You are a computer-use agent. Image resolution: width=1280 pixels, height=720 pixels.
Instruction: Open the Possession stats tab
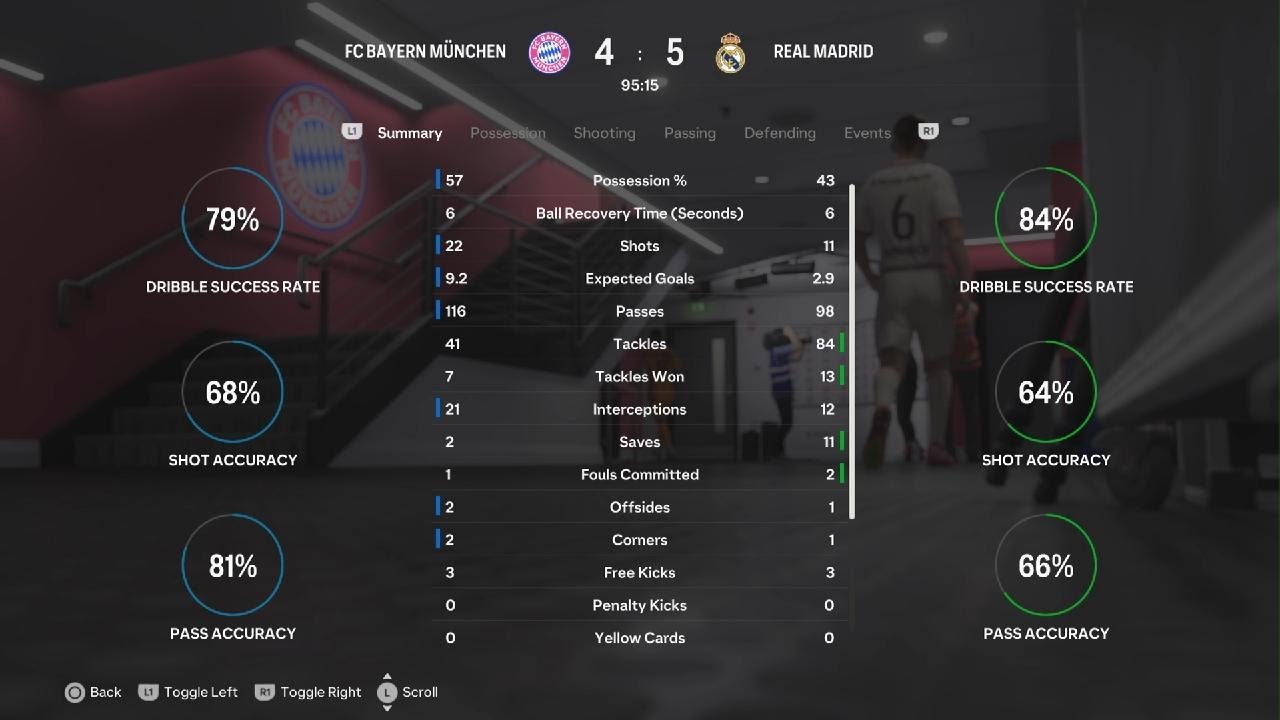pos(507,133)
